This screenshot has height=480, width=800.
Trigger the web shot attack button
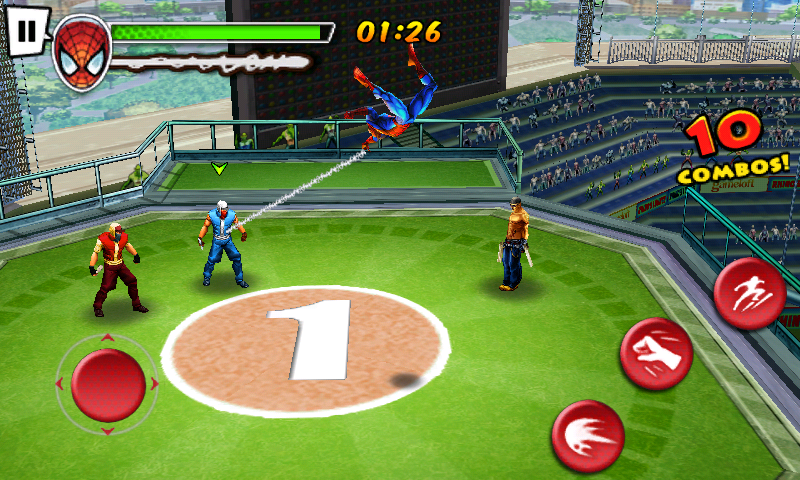click(x=588, y=436)
